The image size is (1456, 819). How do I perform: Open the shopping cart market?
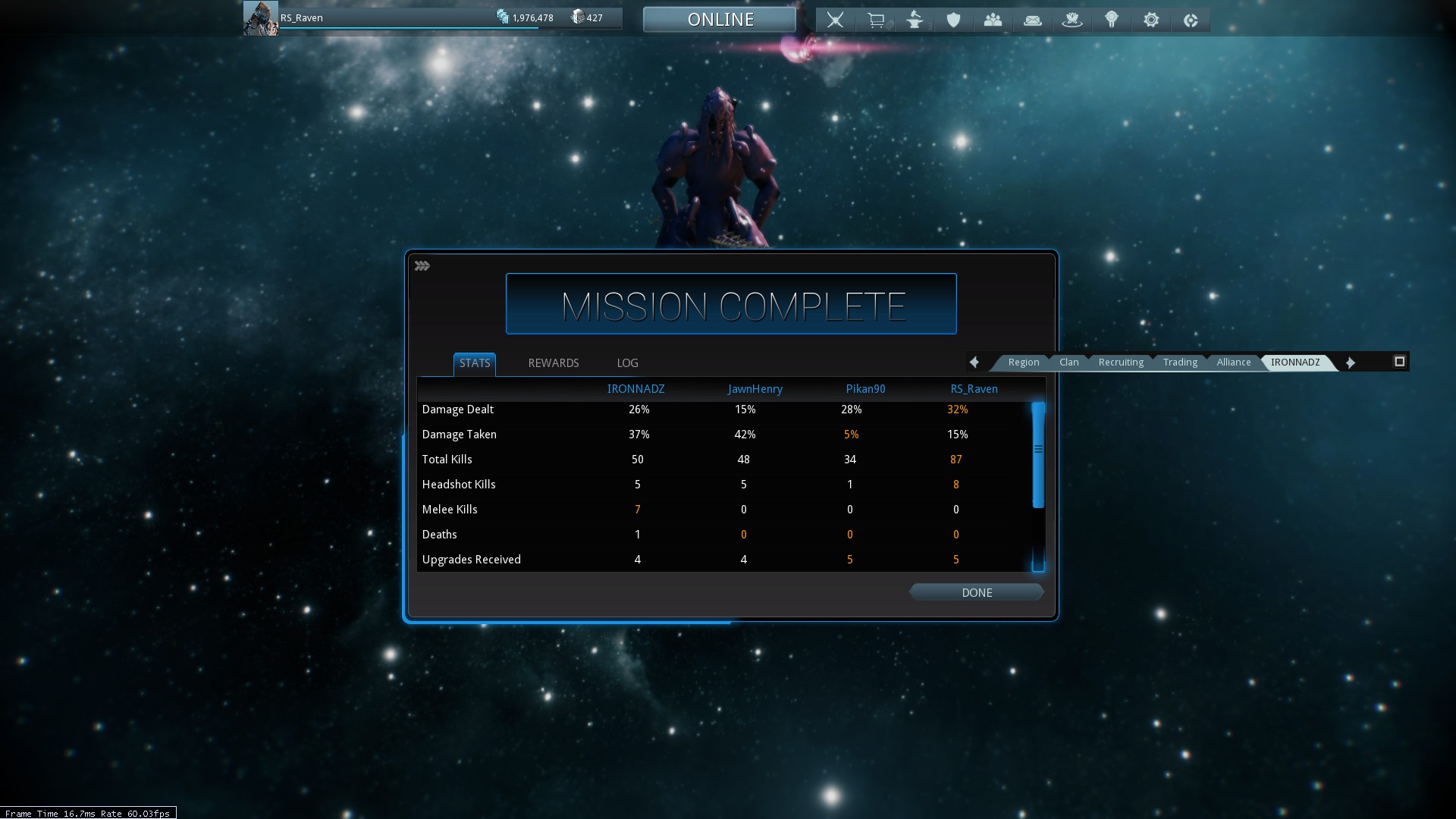coord(876,20)
